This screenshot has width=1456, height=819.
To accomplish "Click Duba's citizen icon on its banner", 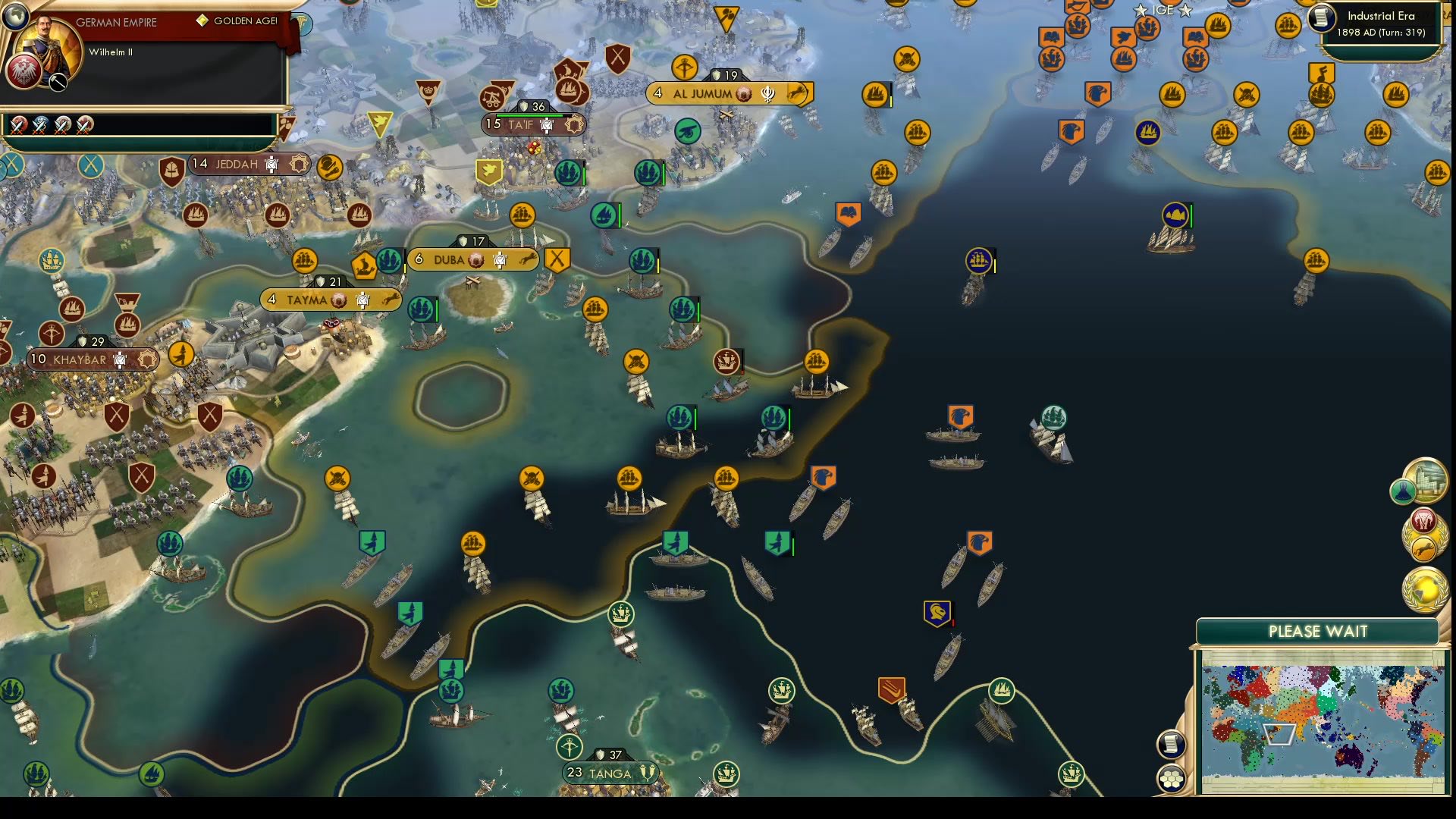I will 500,259.
